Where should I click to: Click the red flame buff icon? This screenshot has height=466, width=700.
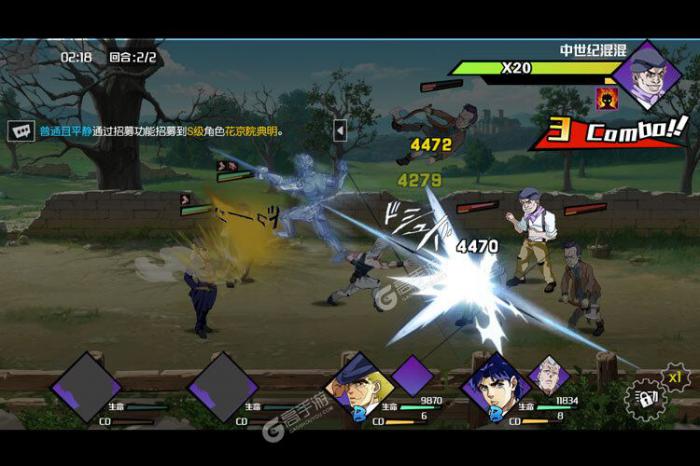(606, 98)
